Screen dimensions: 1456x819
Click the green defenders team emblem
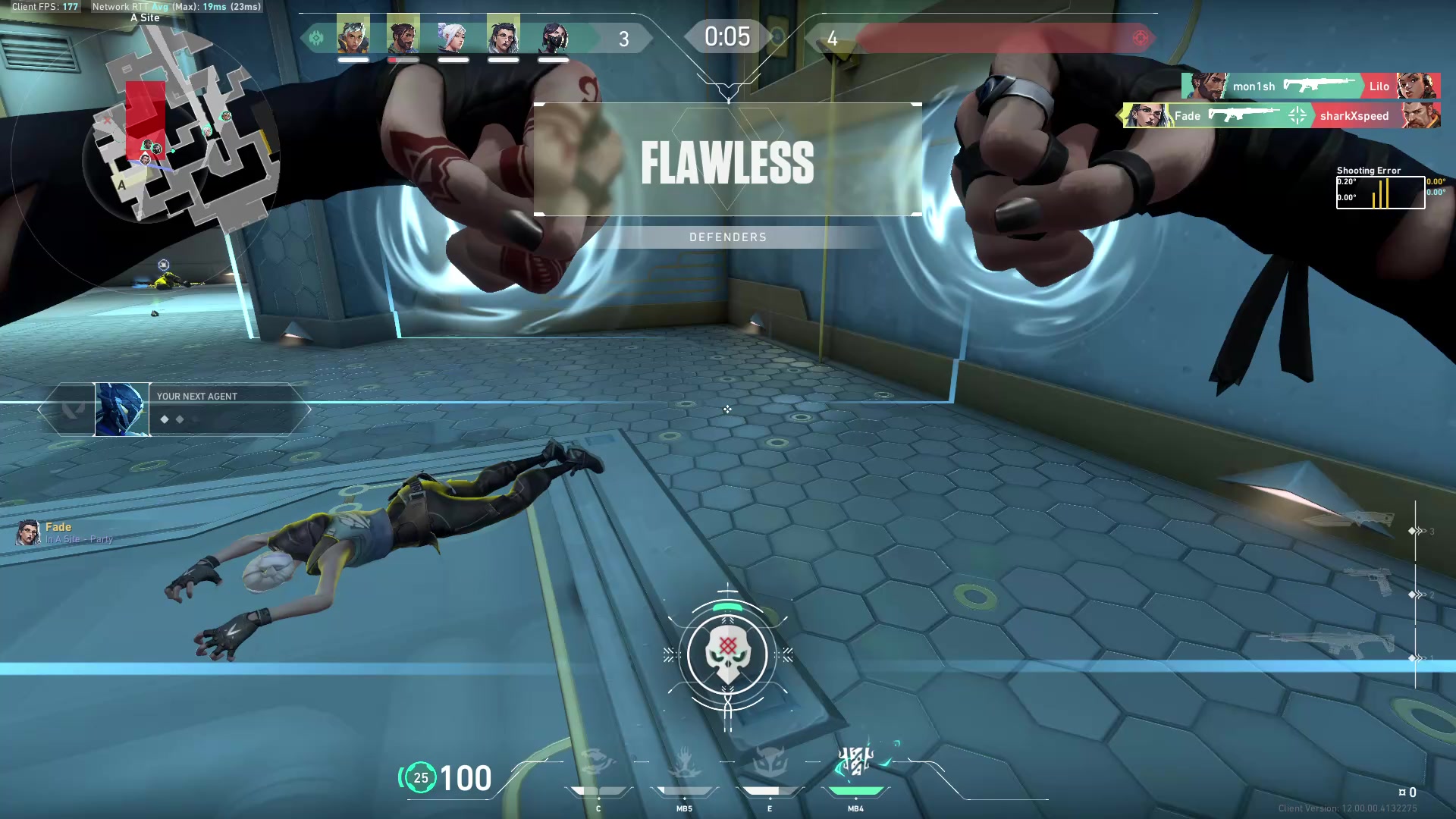316,38
